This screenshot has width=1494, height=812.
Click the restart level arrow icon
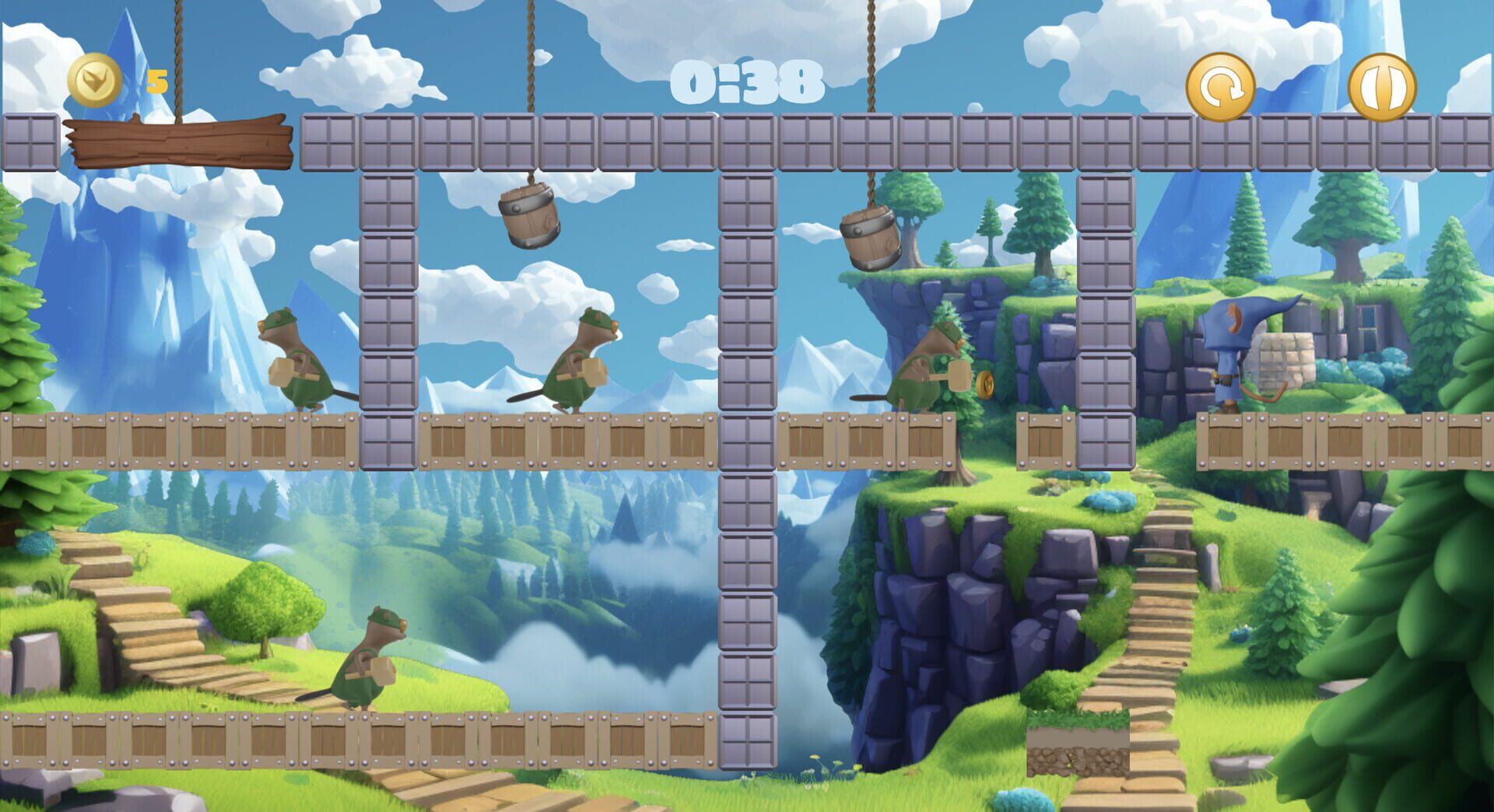[1222, 86]
